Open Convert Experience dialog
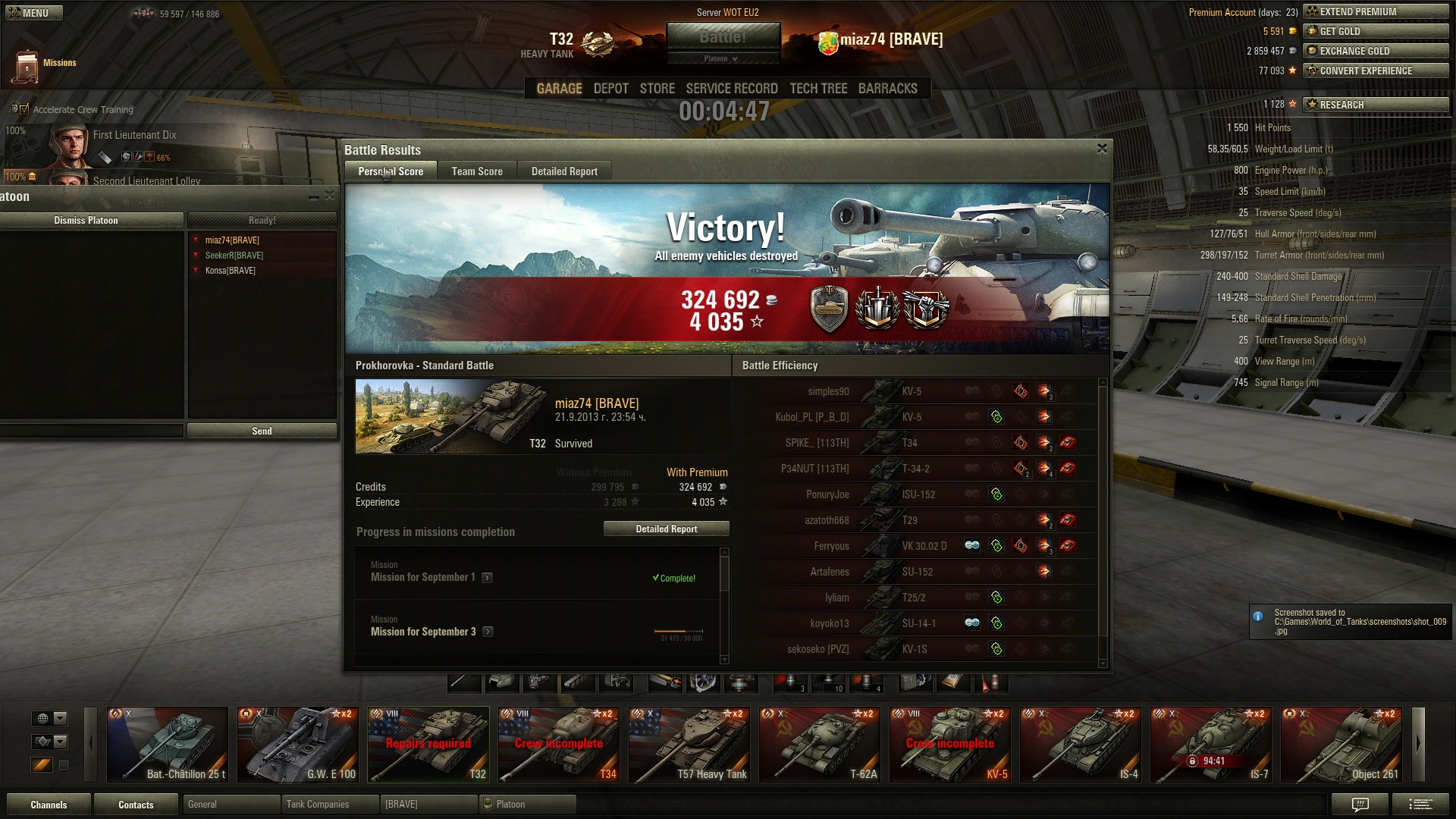 (x=1376, y=71)
